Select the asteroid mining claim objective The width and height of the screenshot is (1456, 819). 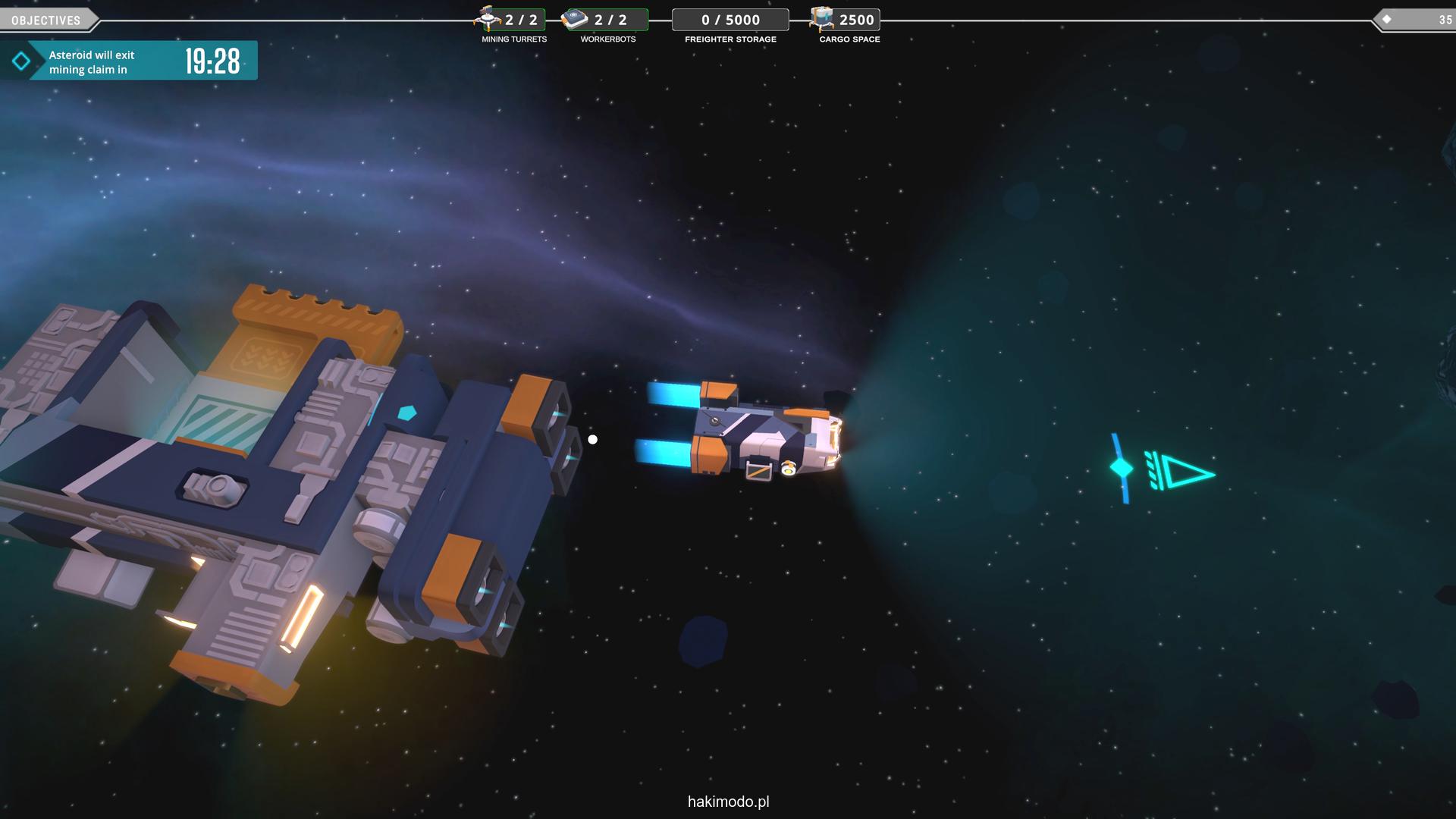(x=129, y=61)
